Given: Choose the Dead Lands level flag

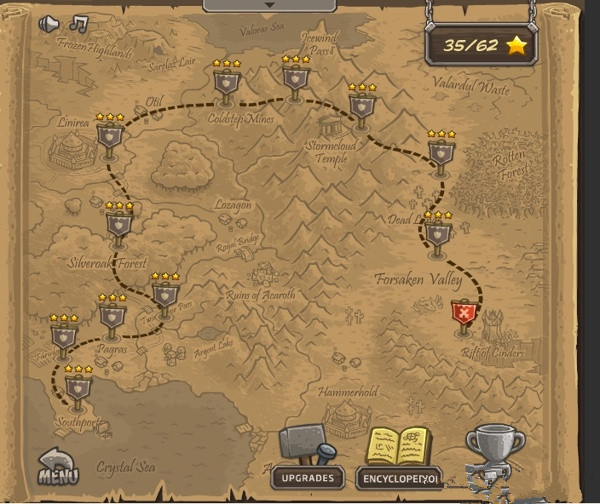Looking at the screenshot, I should (x=437, y=233).
